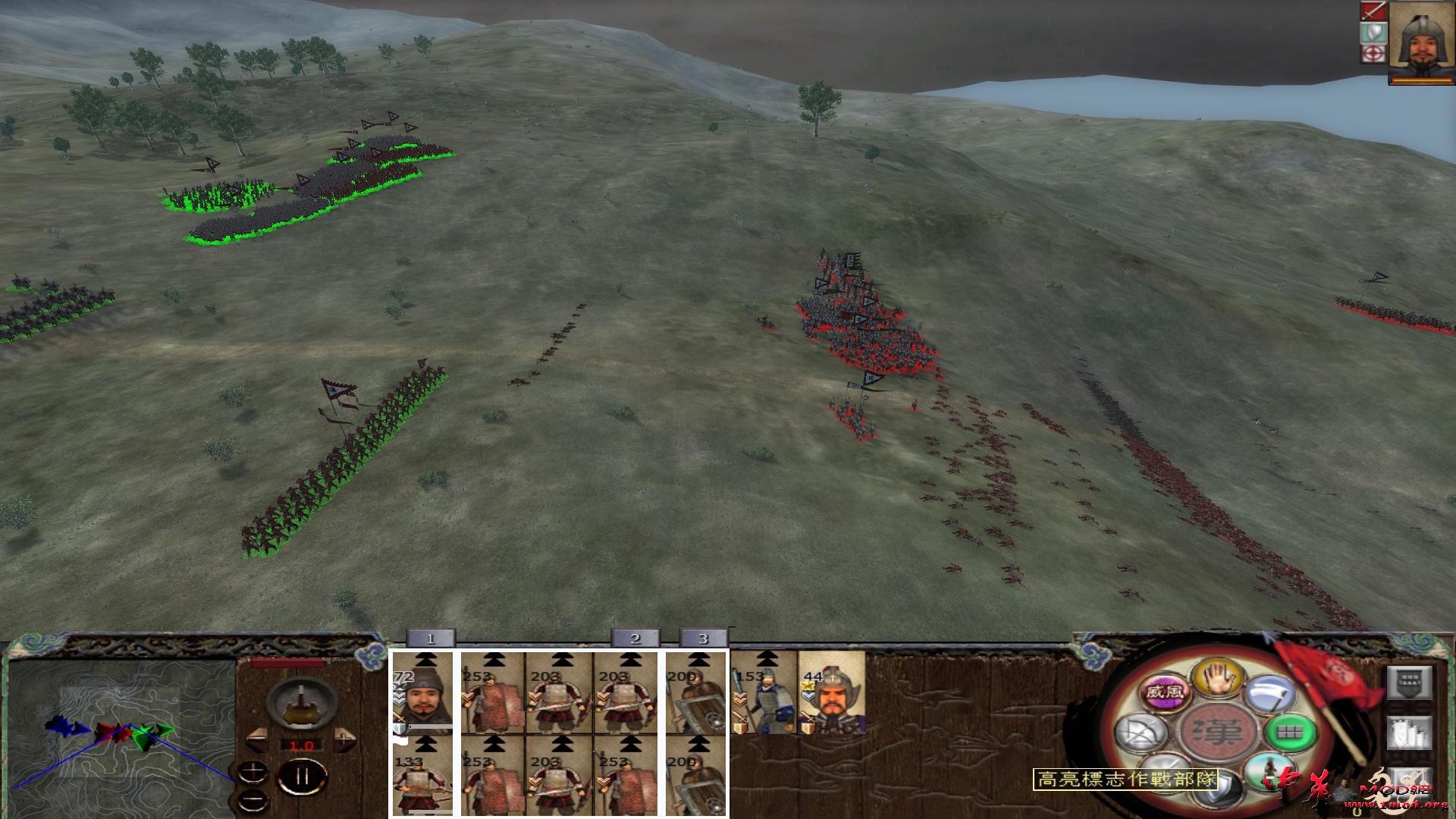The width and height of the screenshot is (1456, 819).
Task: Zoom out minimap with the minus button
Action: [253, 799]
